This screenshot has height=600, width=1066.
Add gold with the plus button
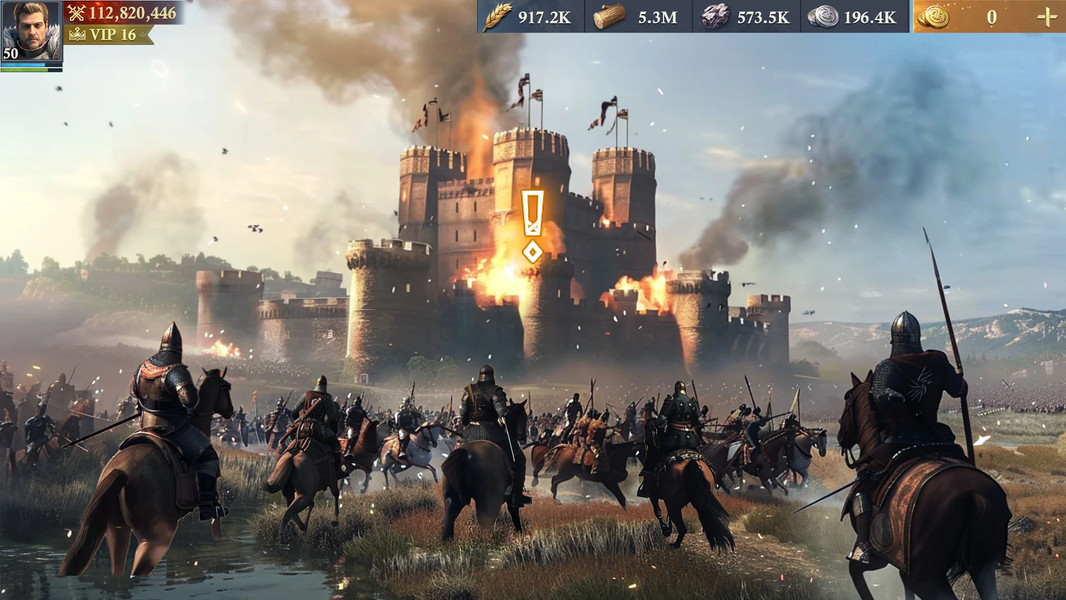[1046, 16]
